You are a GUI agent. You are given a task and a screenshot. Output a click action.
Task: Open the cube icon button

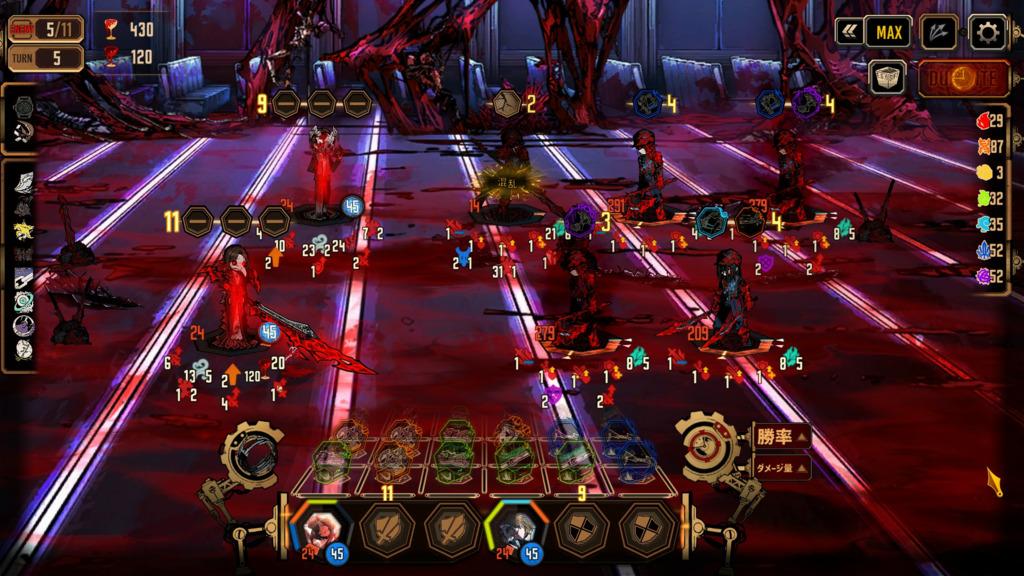[x=886, y=77]
